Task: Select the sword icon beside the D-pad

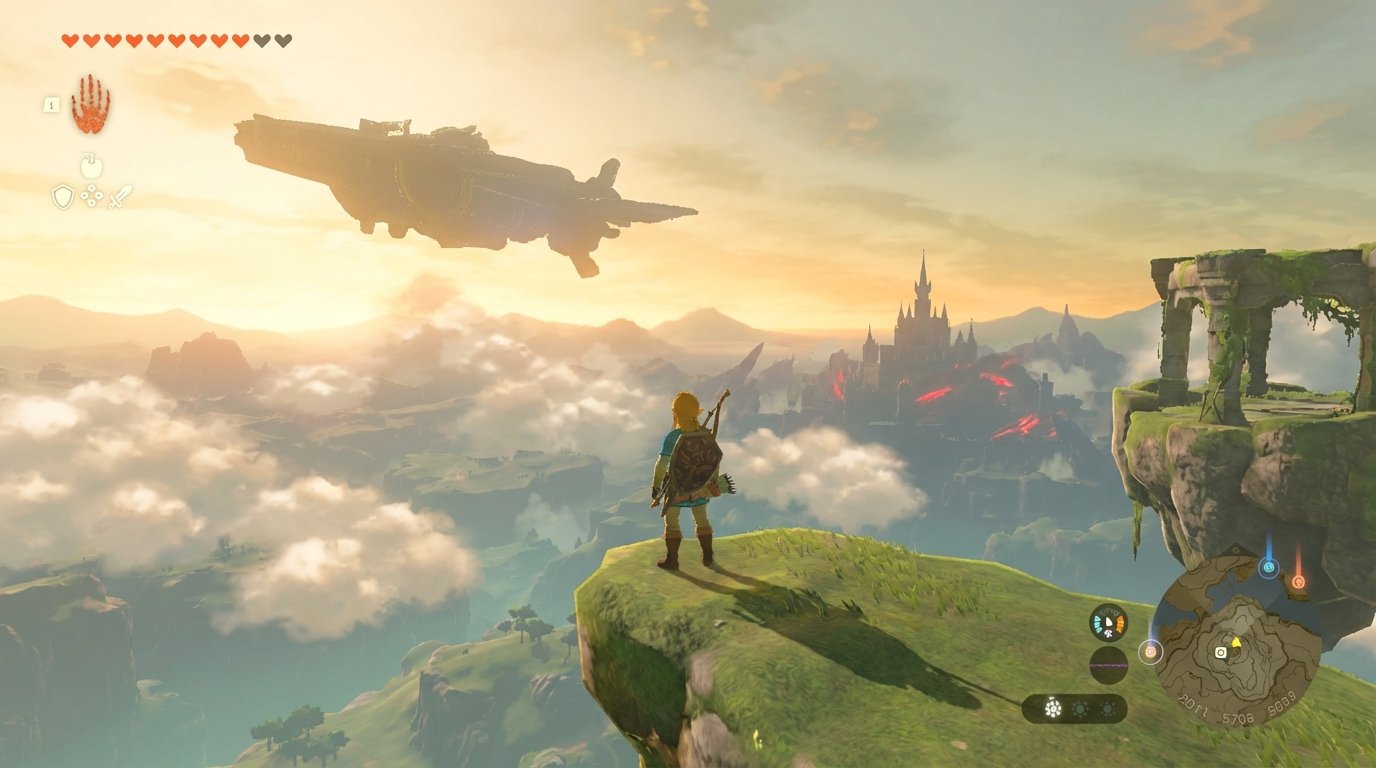Action: click(x=120, y=198)
